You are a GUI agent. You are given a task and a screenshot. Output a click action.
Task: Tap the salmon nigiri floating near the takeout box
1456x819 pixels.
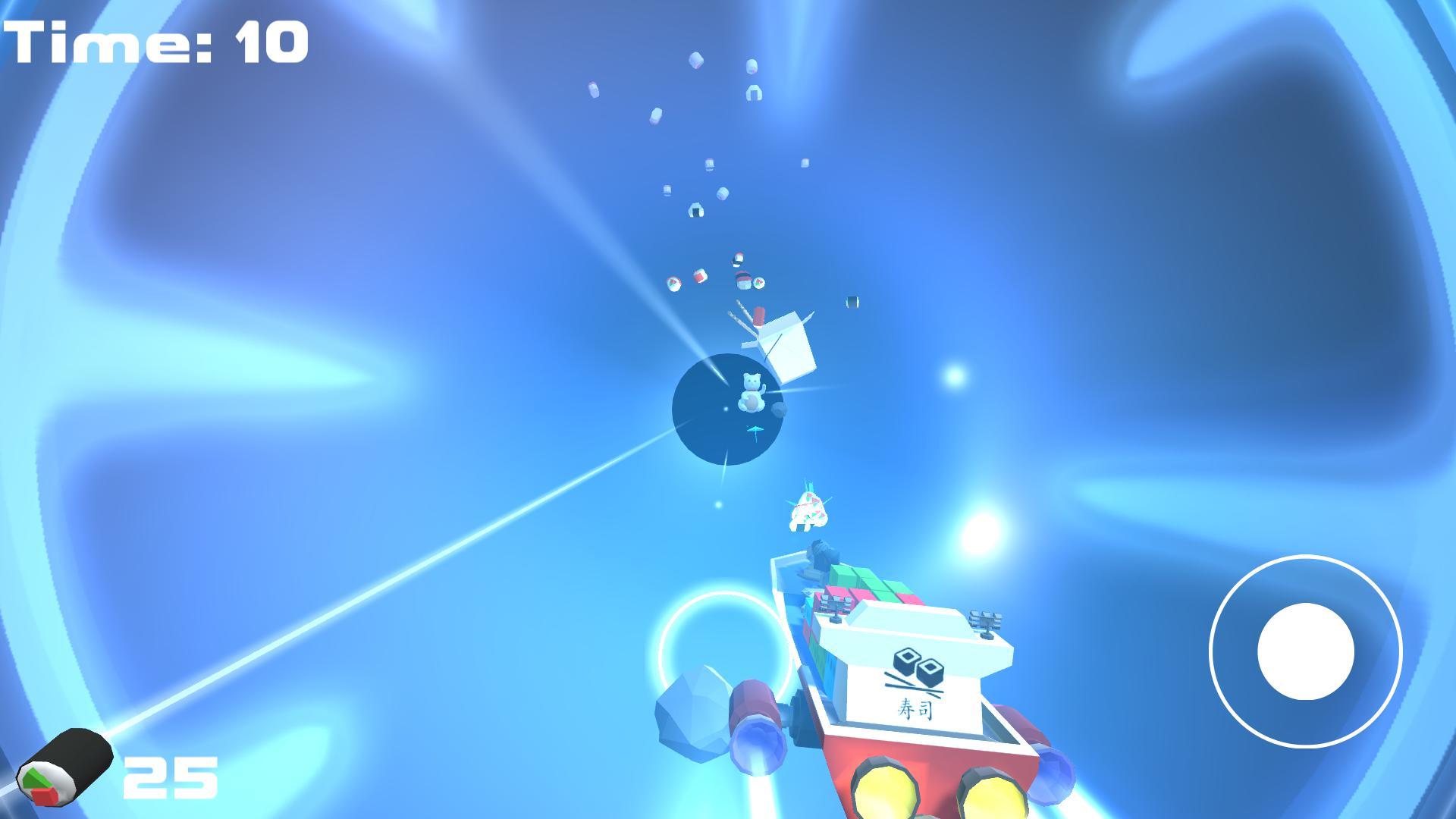tap(743, 280)
